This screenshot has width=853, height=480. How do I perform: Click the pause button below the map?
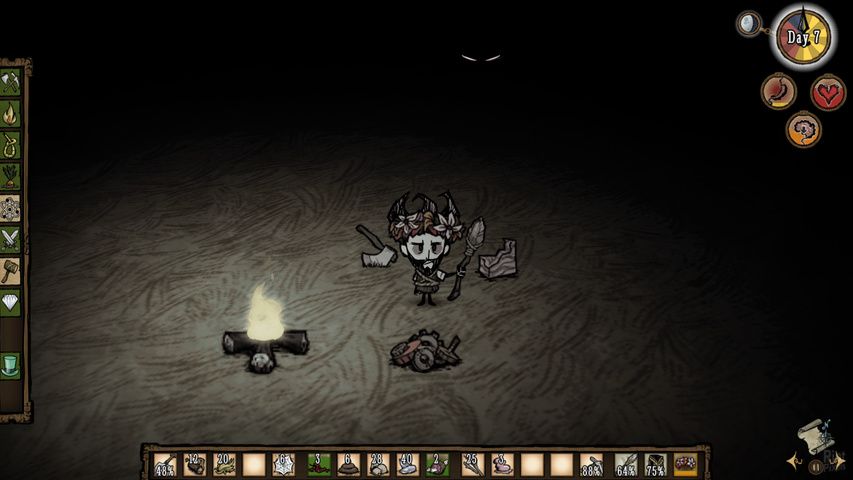click(815, 466)
